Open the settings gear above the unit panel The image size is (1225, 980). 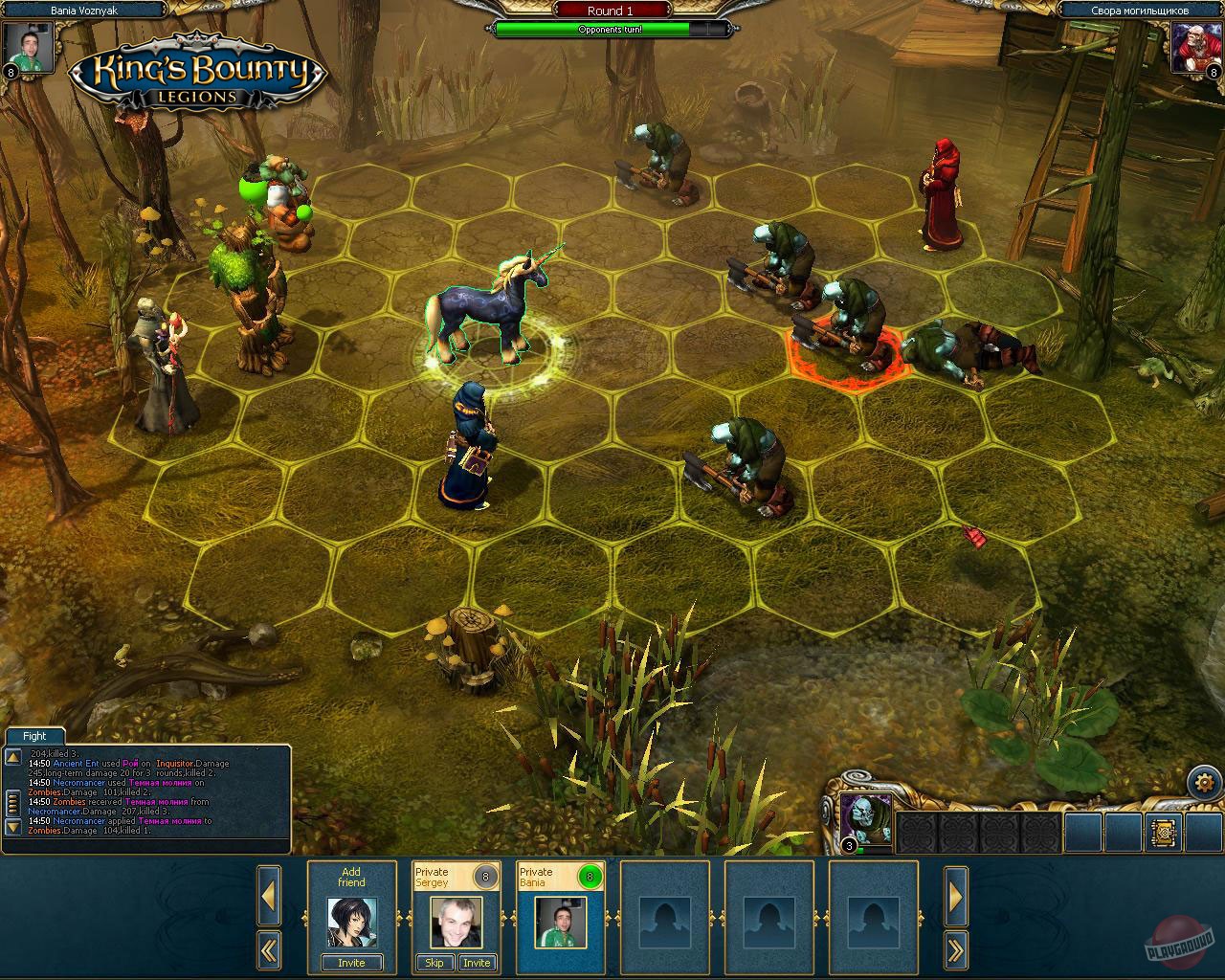pos(1204,782)
